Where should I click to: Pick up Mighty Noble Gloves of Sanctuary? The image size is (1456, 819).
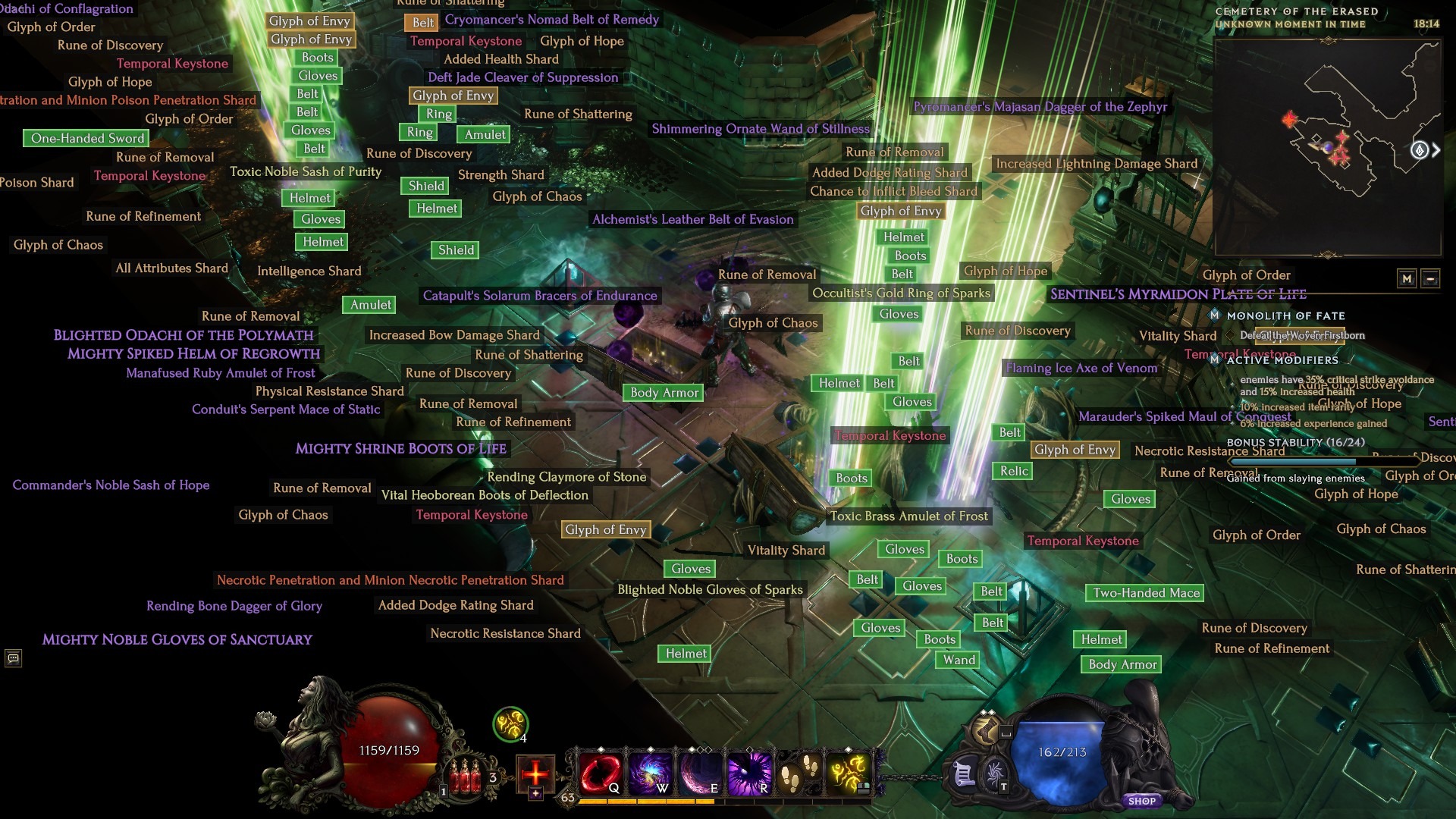(x=177, y=639)
